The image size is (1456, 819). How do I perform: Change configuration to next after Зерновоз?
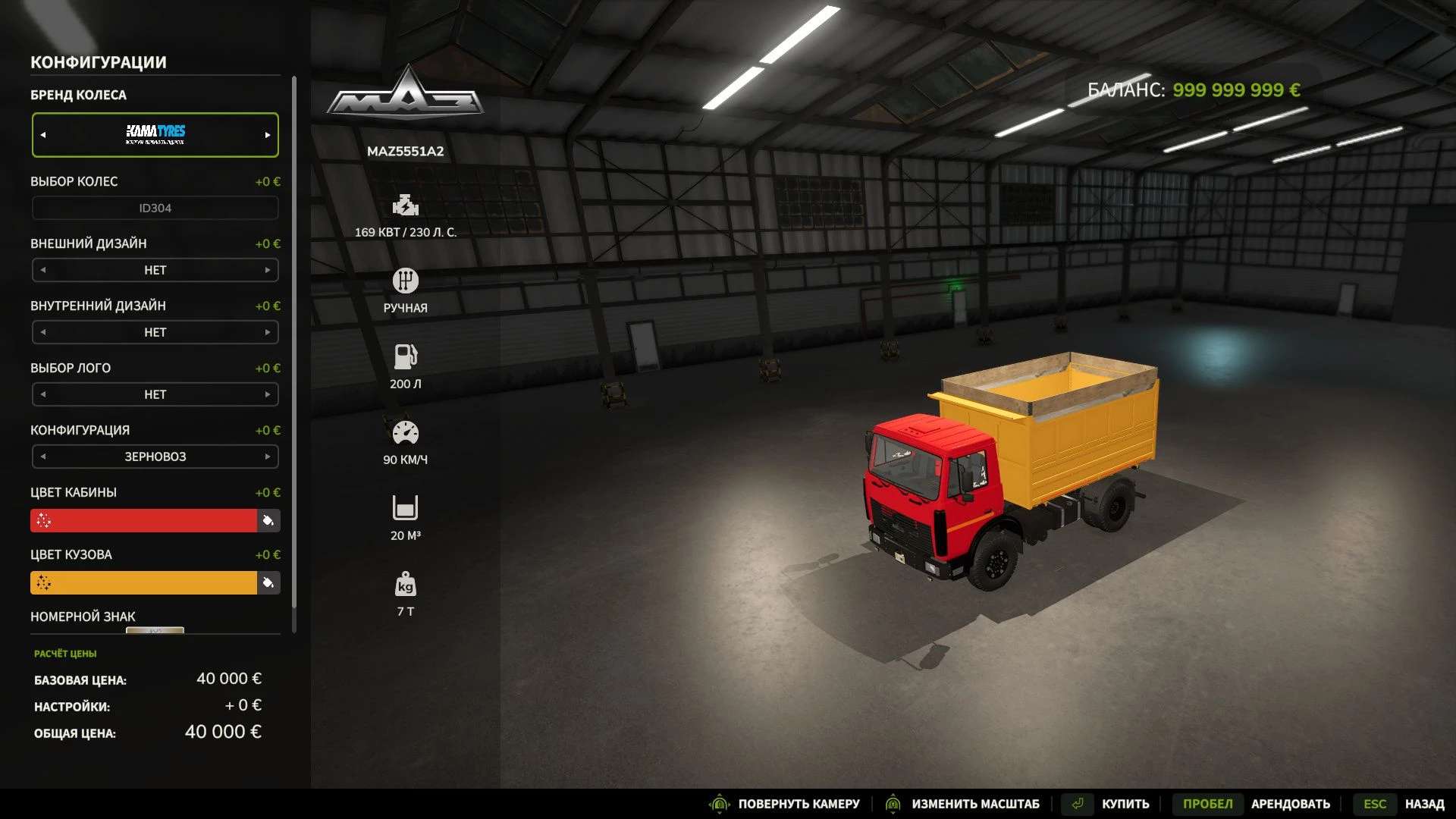[x=268, y=457]
